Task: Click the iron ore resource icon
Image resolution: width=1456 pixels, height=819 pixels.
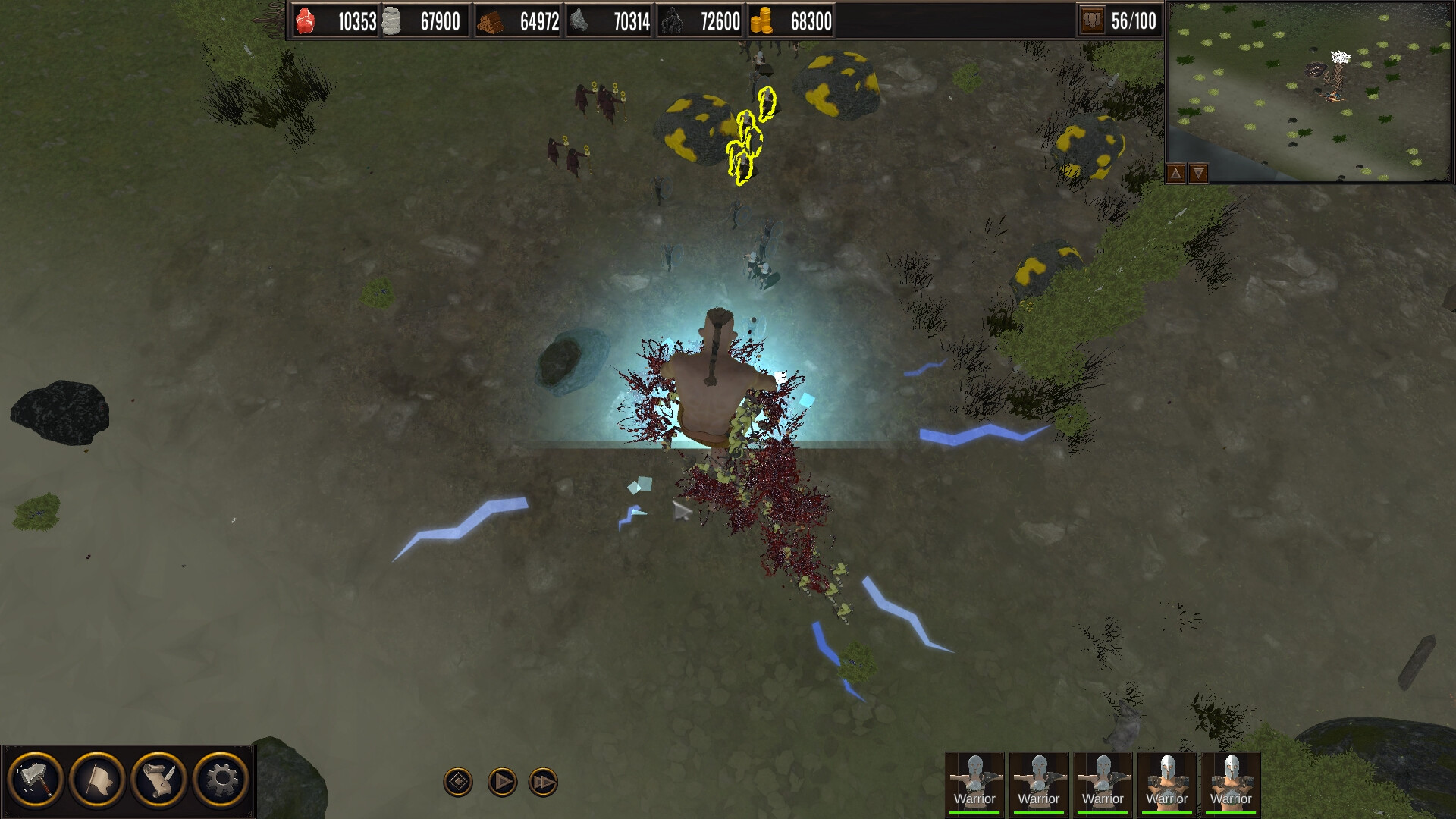Action: pyautogui.click(x=579, y=21)
